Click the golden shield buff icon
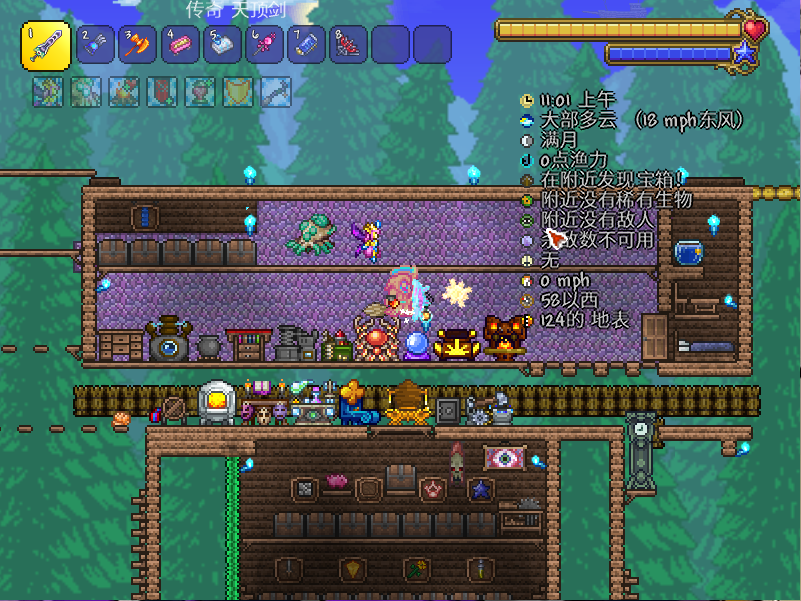801x601 pixels. point(238,92)
